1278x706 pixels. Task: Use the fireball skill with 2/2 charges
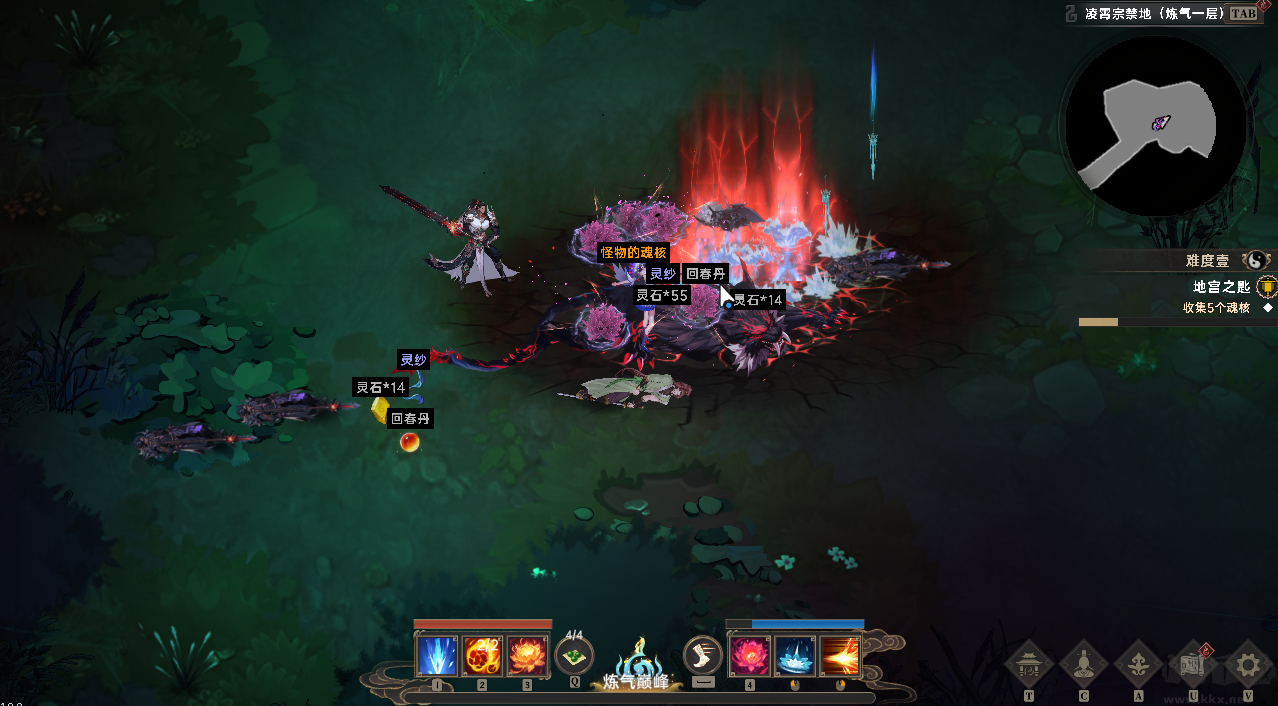483,656
